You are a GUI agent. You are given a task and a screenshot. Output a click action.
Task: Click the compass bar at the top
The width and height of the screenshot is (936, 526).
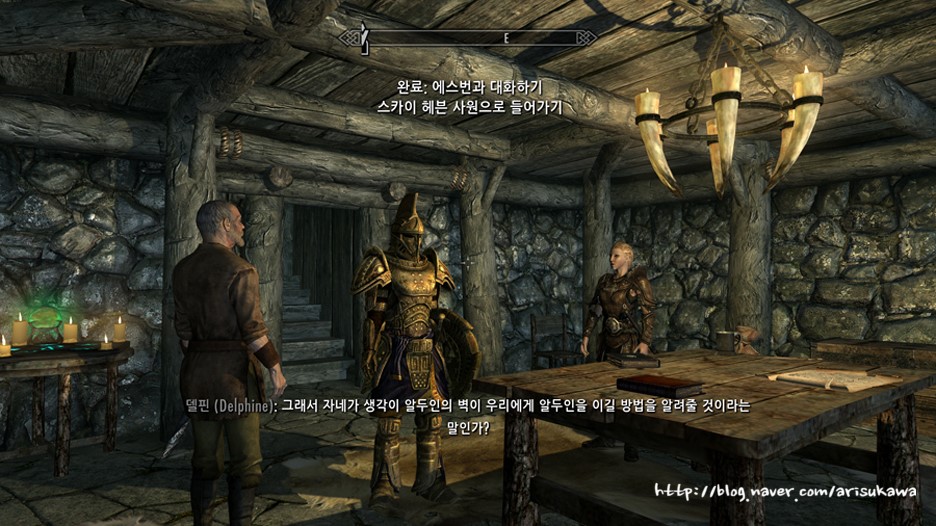click(468, 38)
